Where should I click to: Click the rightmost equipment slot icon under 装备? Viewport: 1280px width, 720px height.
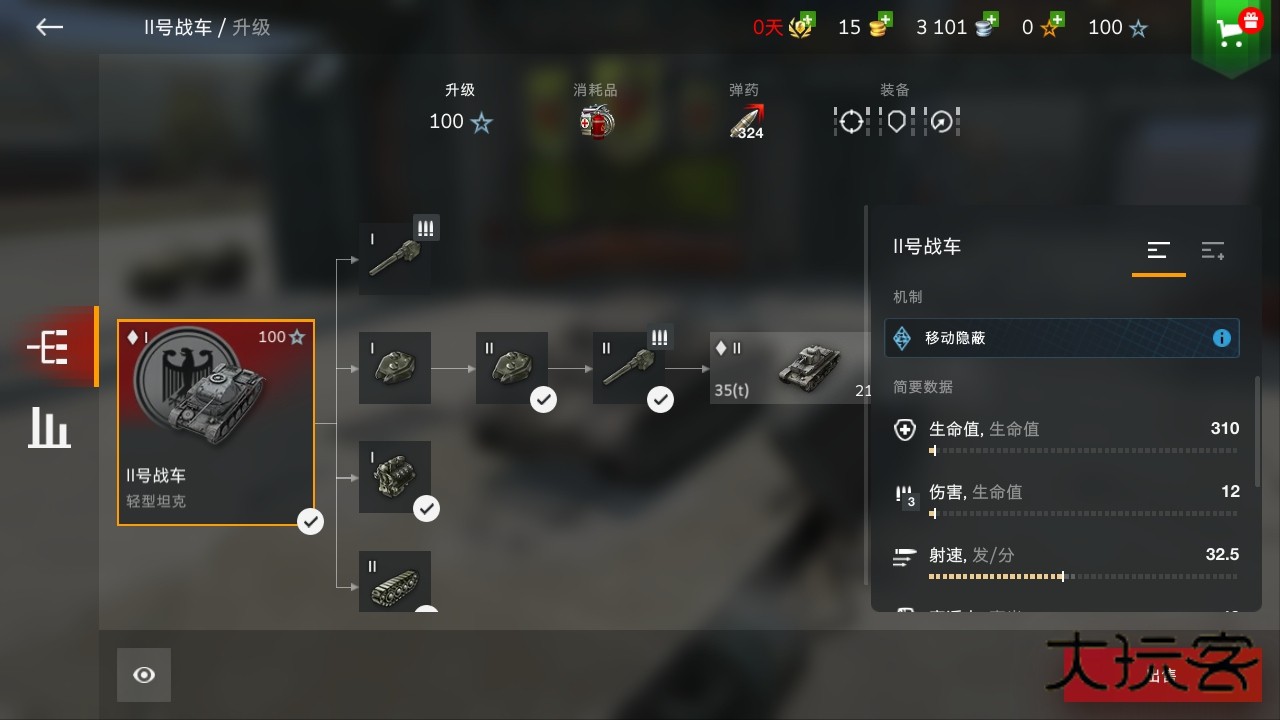point(941,120)
